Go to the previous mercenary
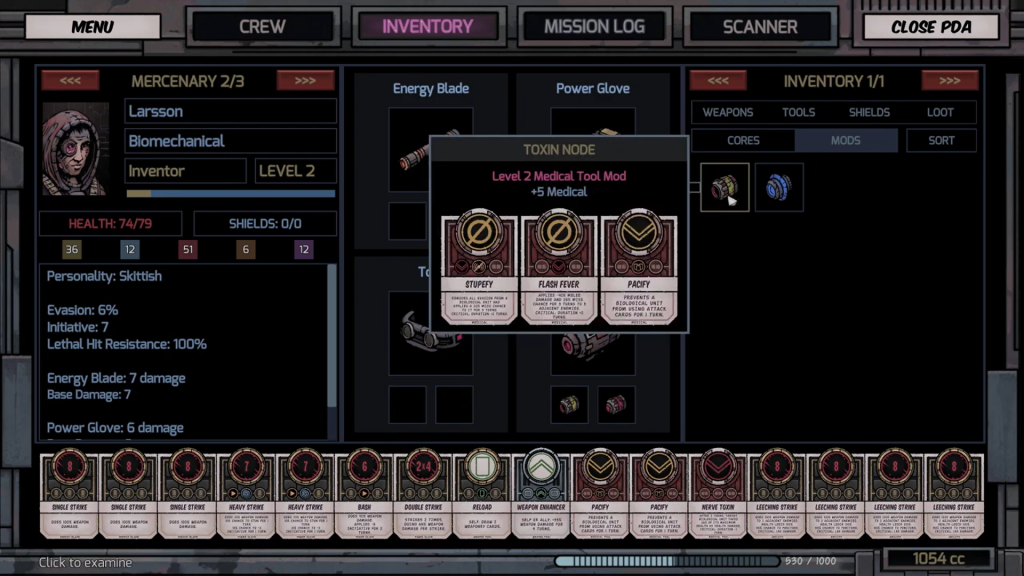The image size is (1024, 576). (70, 81)
